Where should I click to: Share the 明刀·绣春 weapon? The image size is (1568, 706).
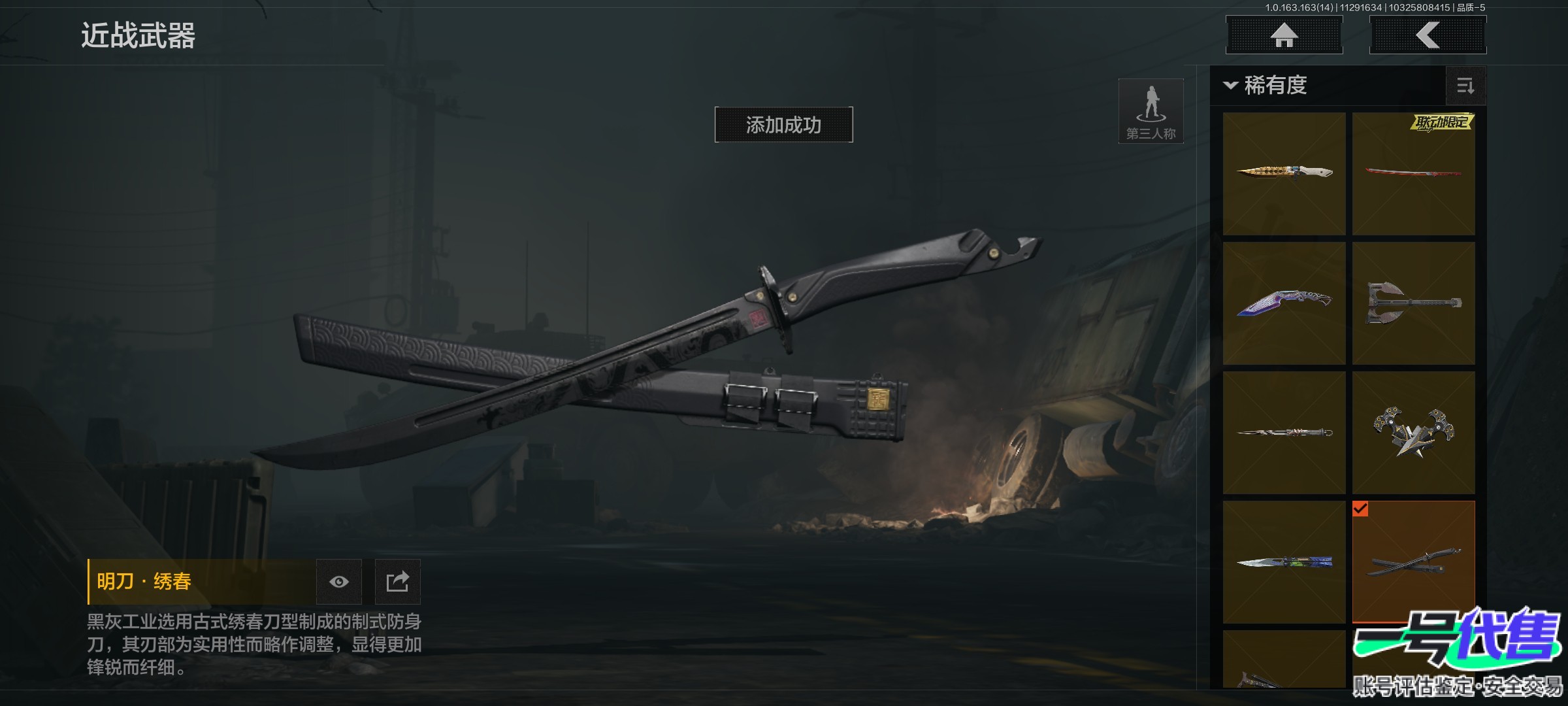pyautogui.click(x=397, y=582)
